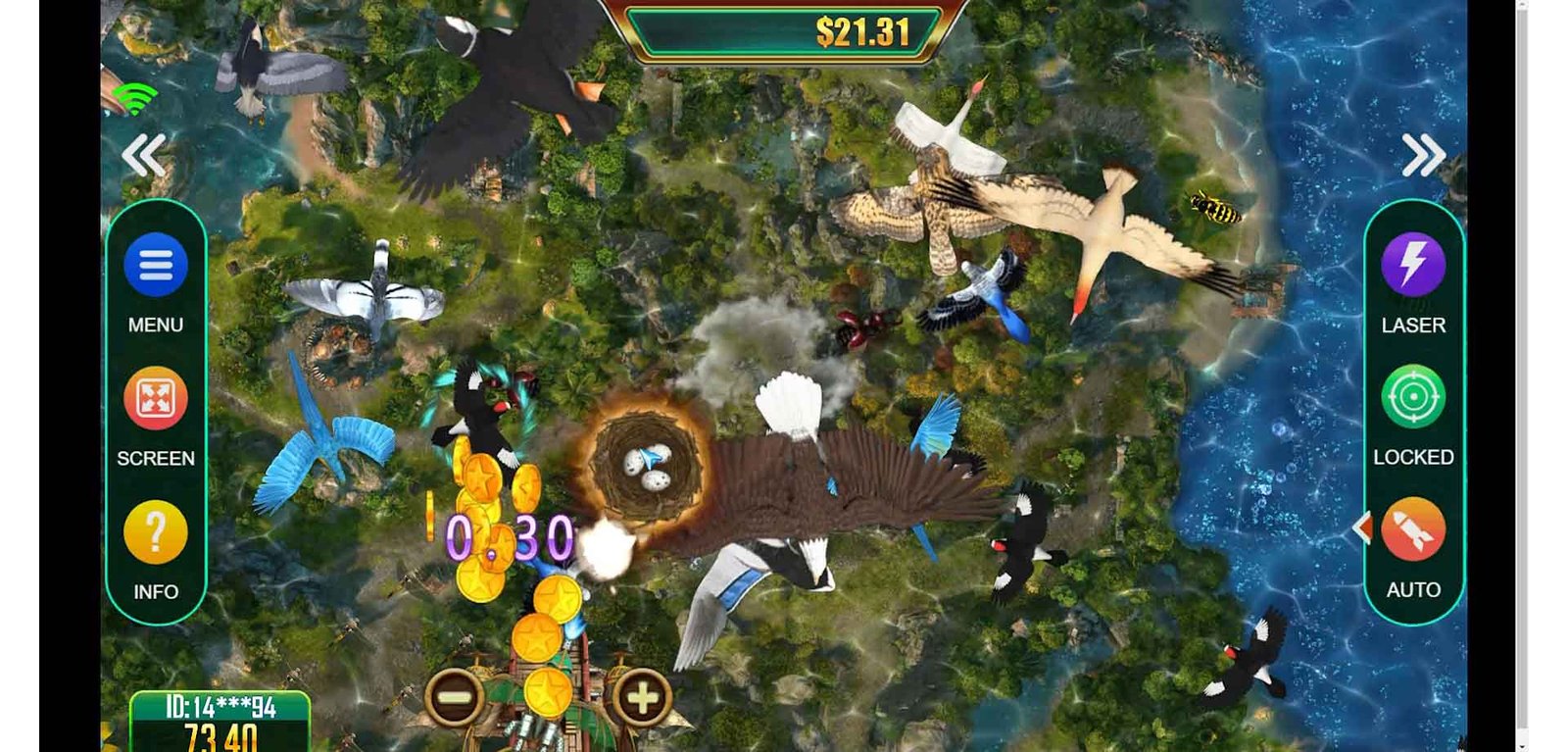
Task: Turn on AUTO fire rocket button
Action: [x=1412, y=529]
